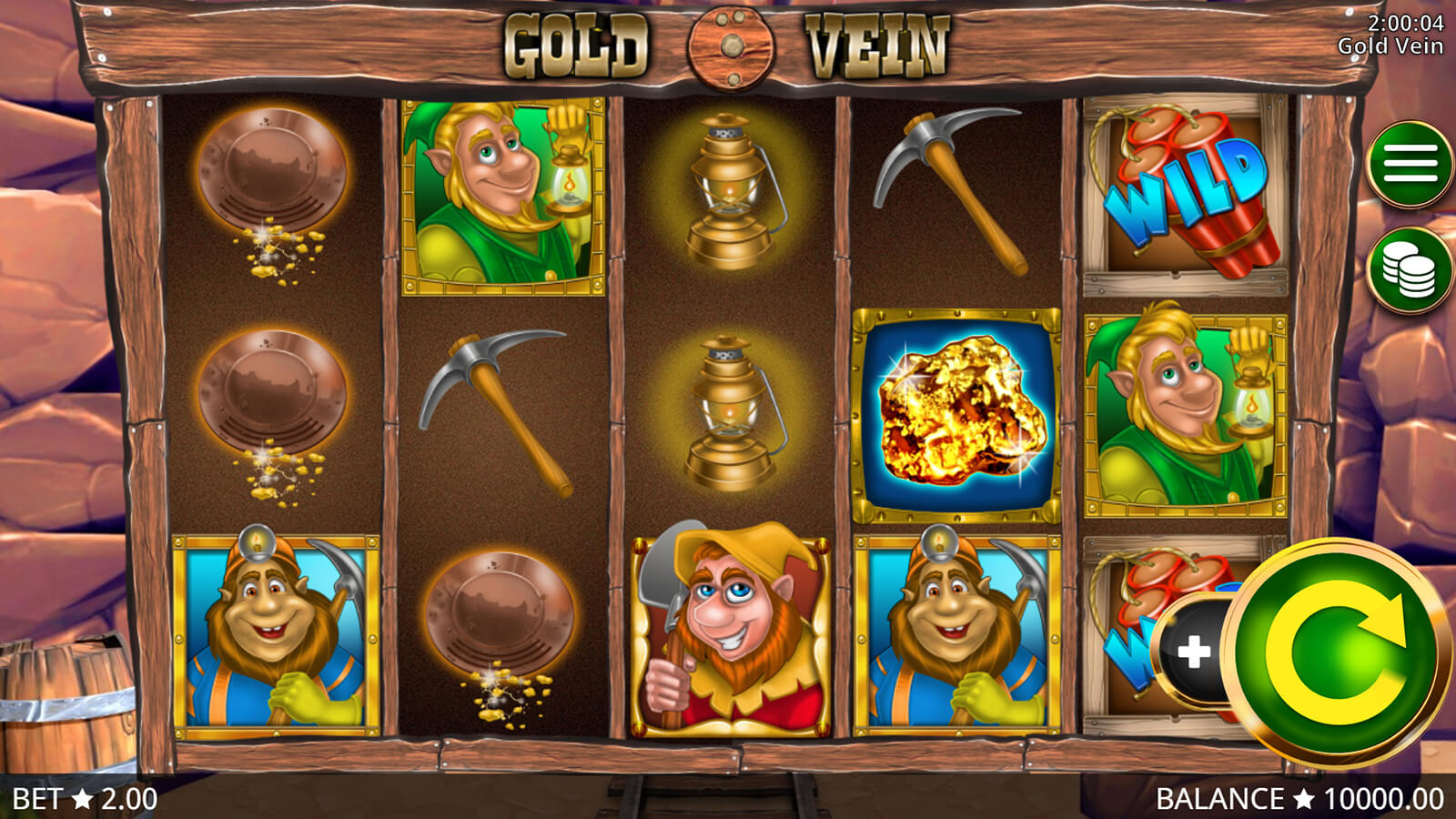Click the black plus button beside spin

1192,652
